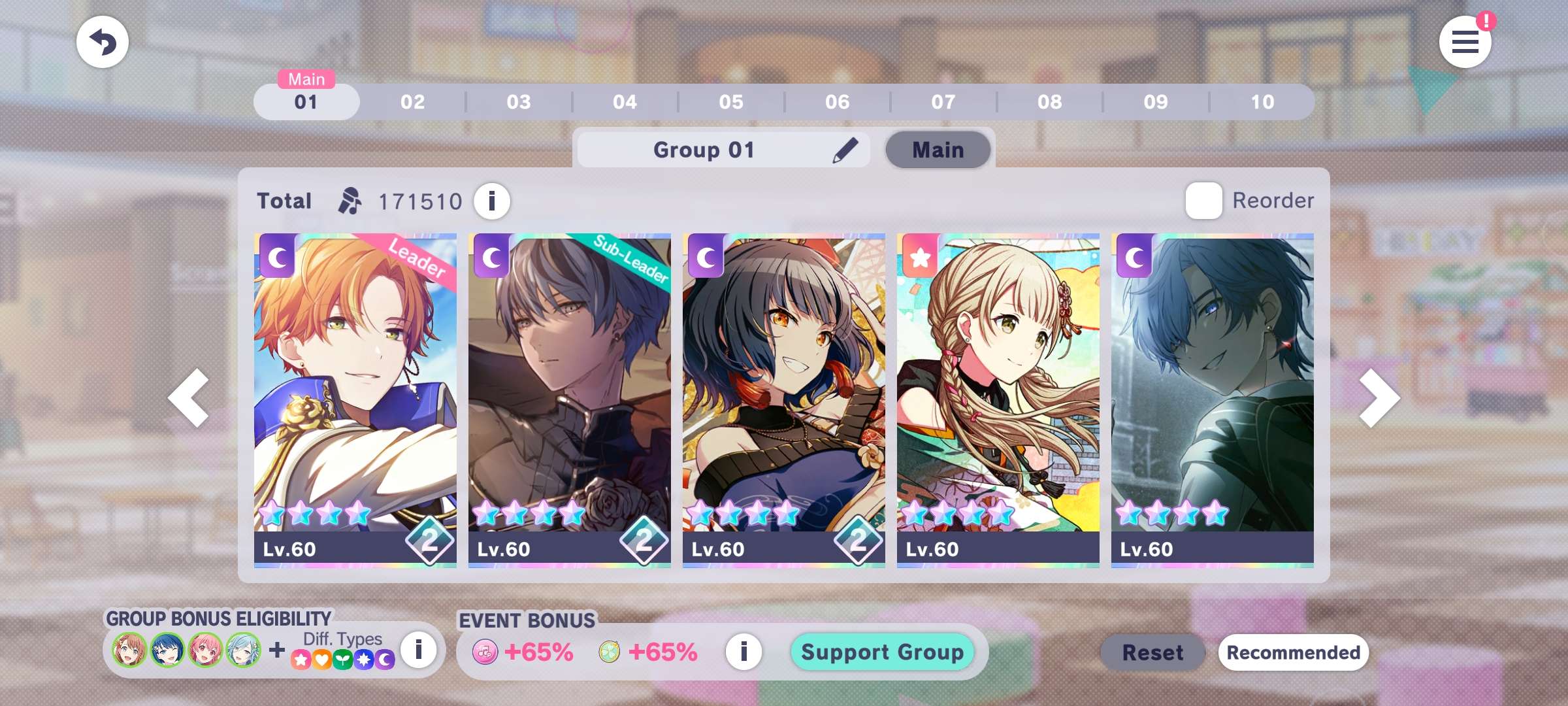Go to the previous group with left arrow

pos(188,398)
